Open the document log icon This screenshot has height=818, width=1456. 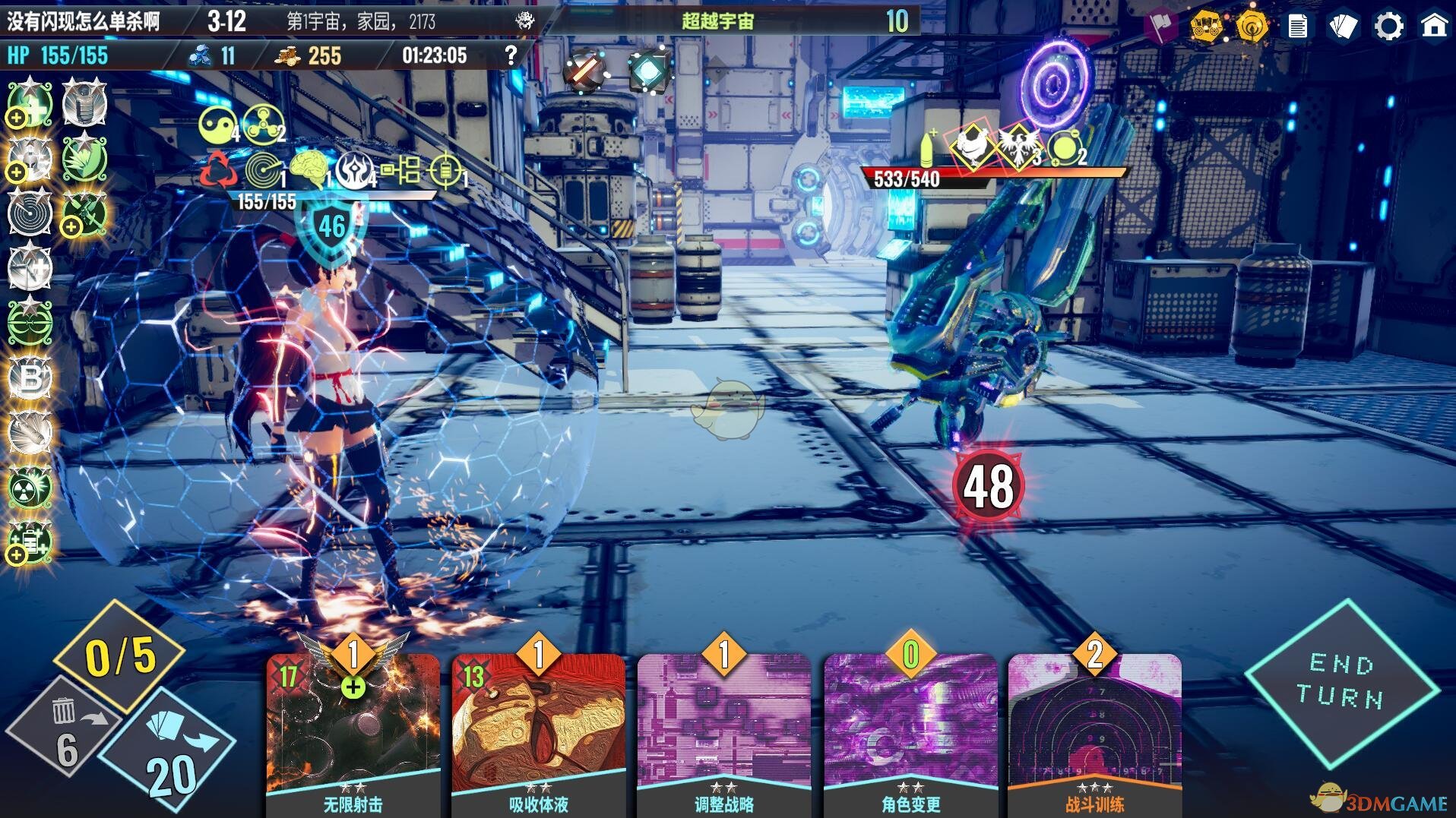click(1298, 27)
